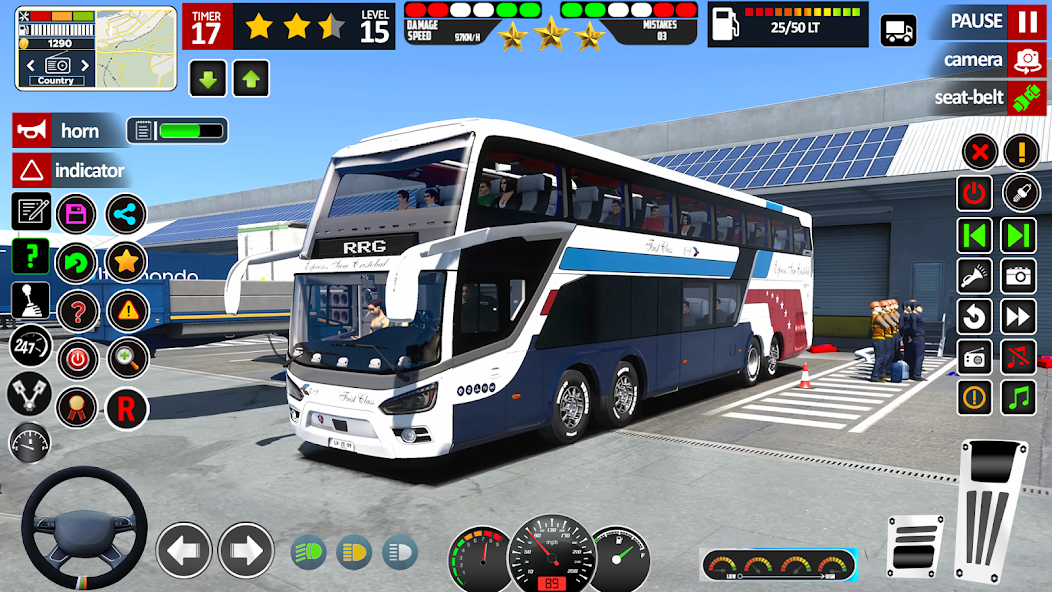This screenshot has height=592, width=1052.
Task: Apply the brake pedal
Action: point(915,546)
